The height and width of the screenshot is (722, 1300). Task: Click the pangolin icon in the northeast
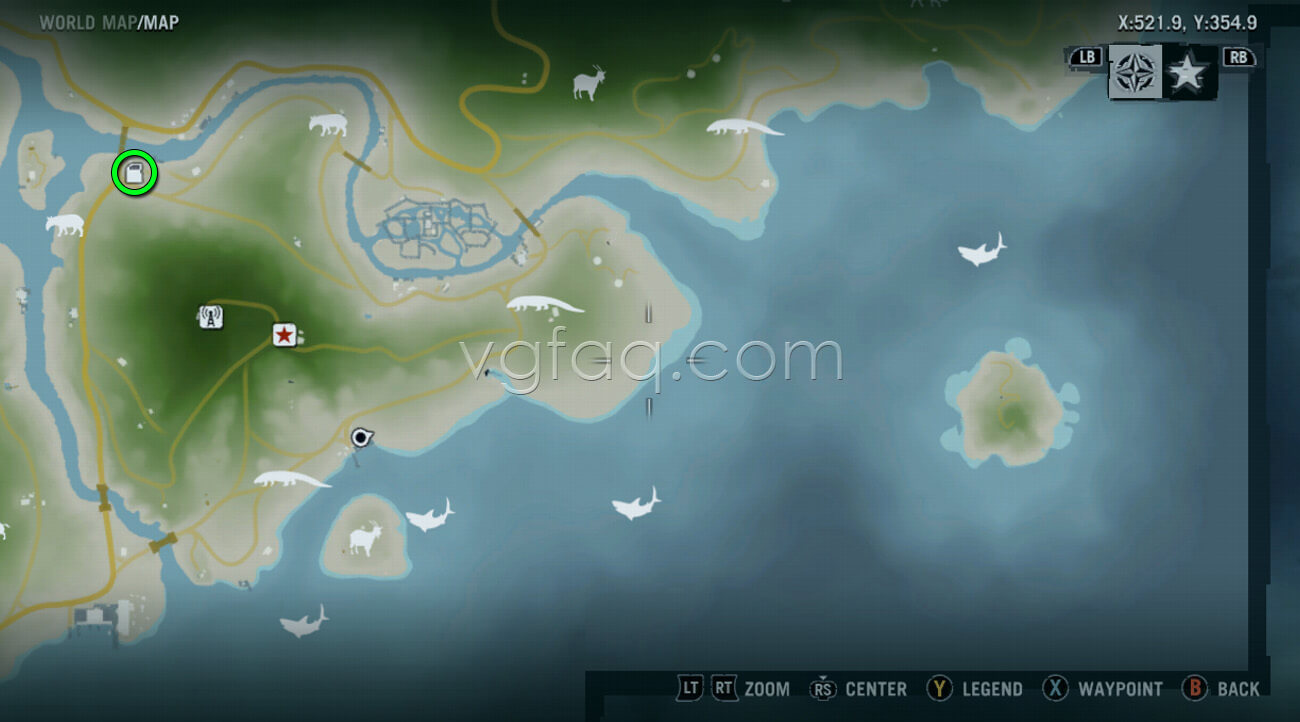point(745,128)
